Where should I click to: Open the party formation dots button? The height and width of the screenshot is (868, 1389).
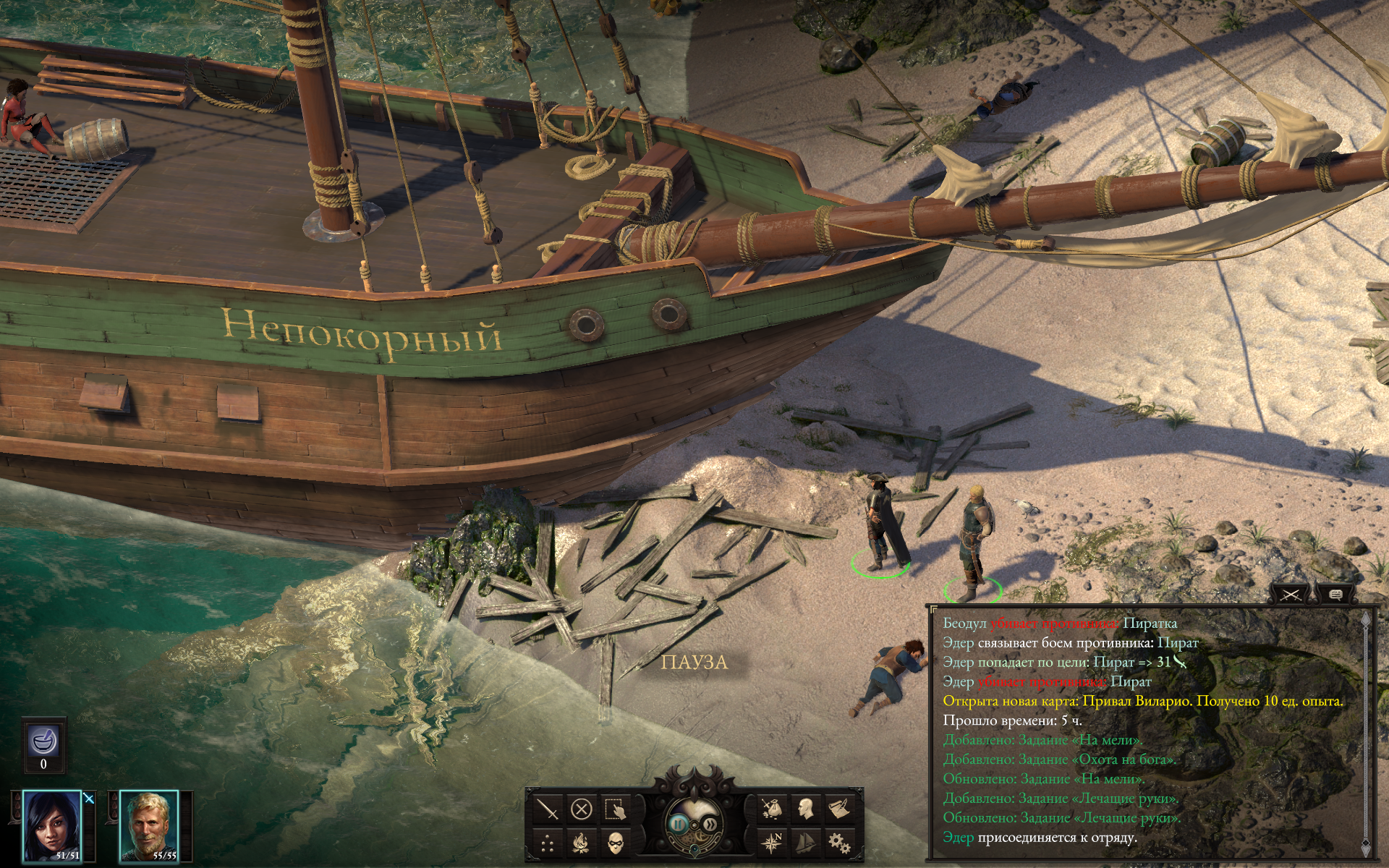tap(548, 843)
